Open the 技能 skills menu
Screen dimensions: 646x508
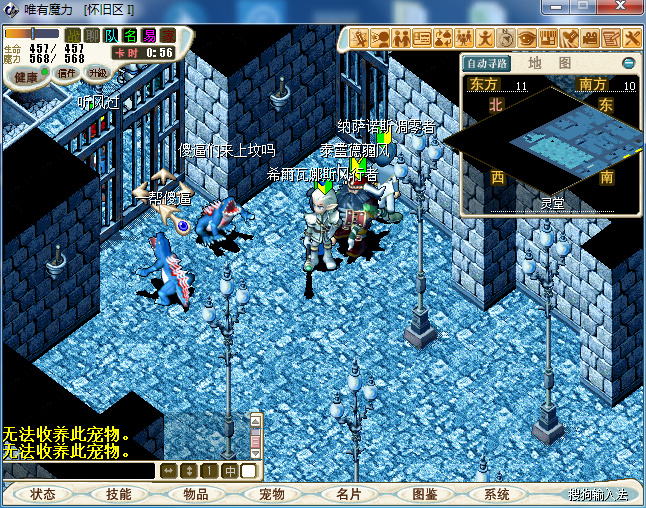(119, 494)
